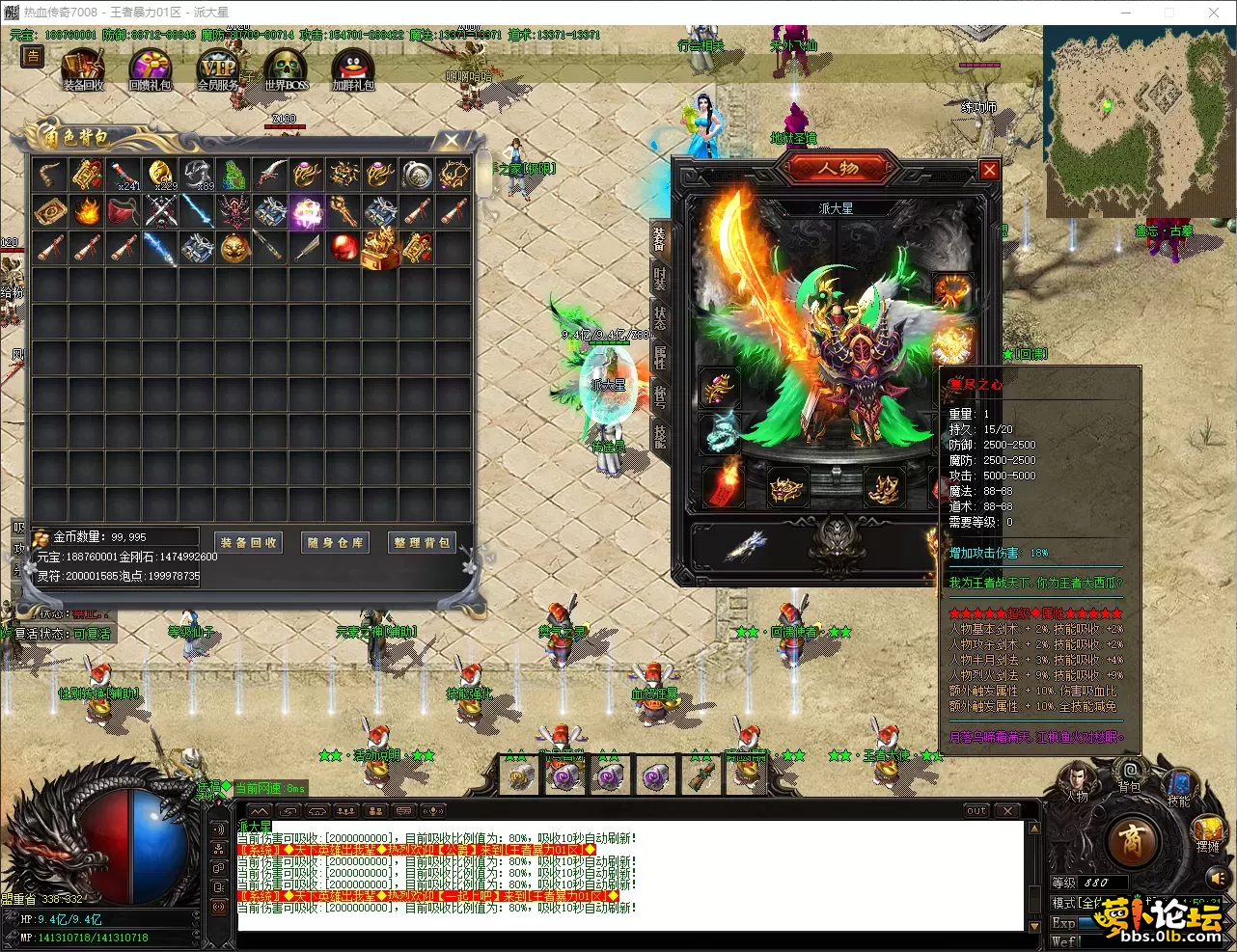Sort items with 整理背包 button
This screenshot has height=952, width=1237.
pos(422,543)
